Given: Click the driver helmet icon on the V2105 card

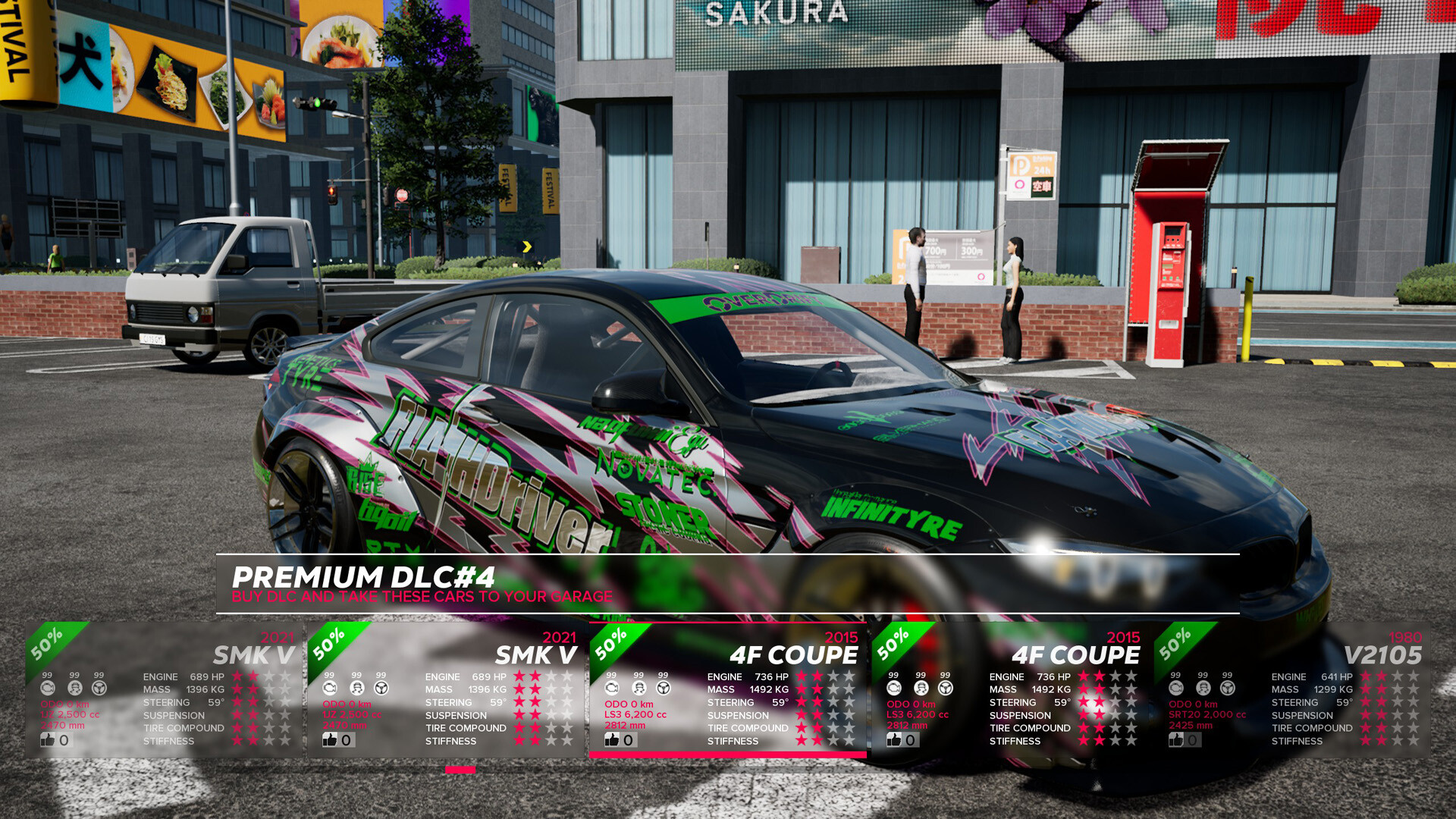Looking at the screenshot, I should (1203, 689).
